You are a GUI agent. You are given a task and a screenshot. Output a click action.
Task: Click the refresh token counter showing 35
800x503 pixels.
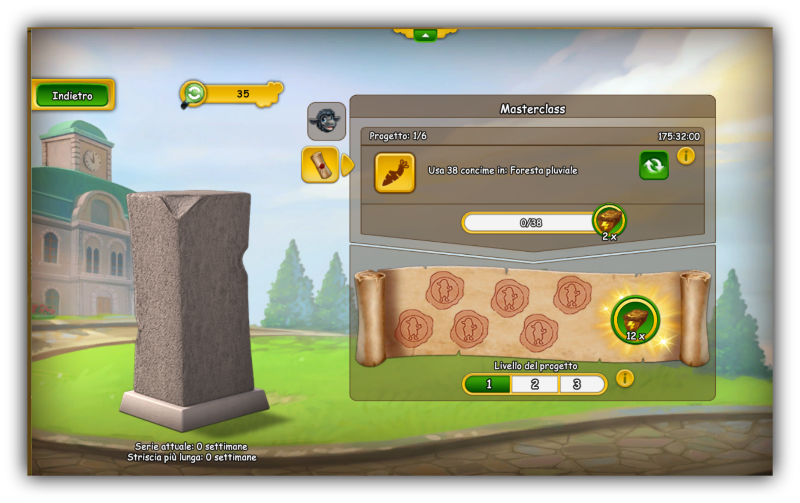(230, 94)
